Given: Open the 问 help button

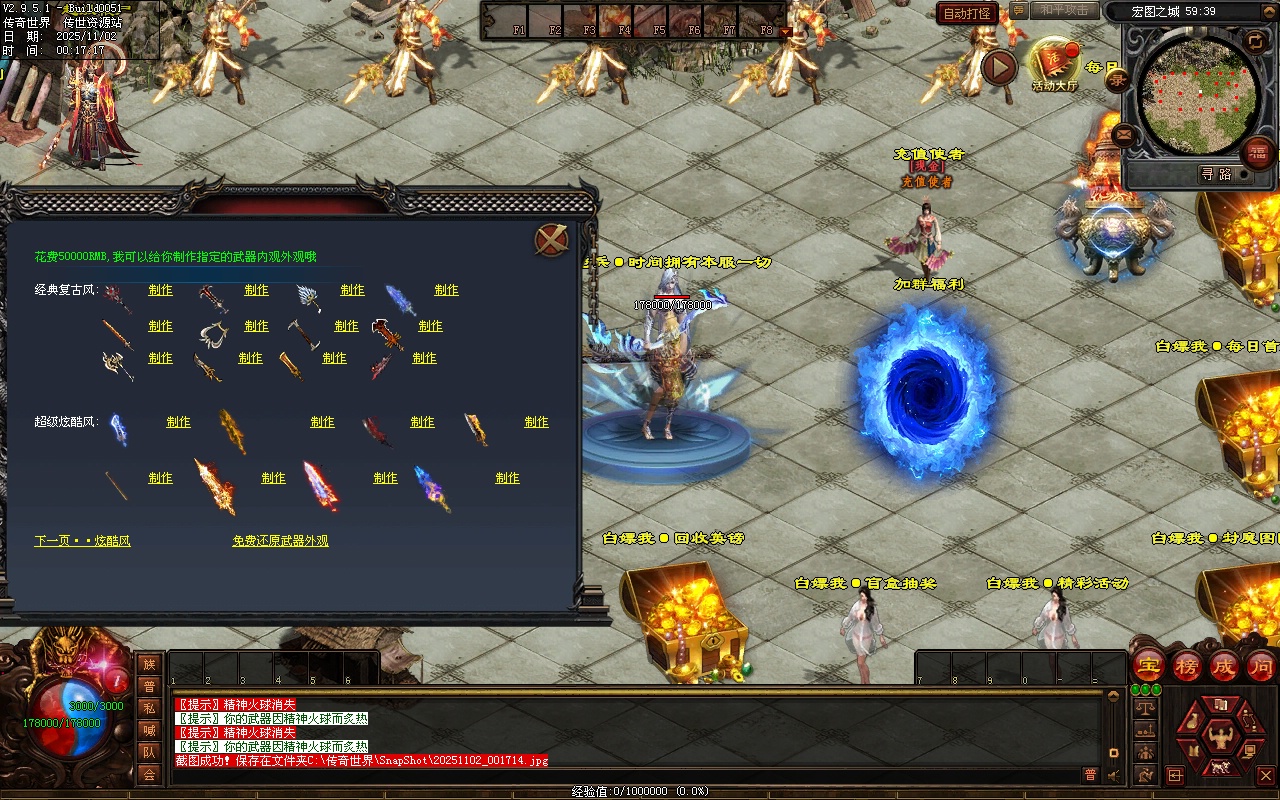Looking at the screenshot, I should (1261, 665).
